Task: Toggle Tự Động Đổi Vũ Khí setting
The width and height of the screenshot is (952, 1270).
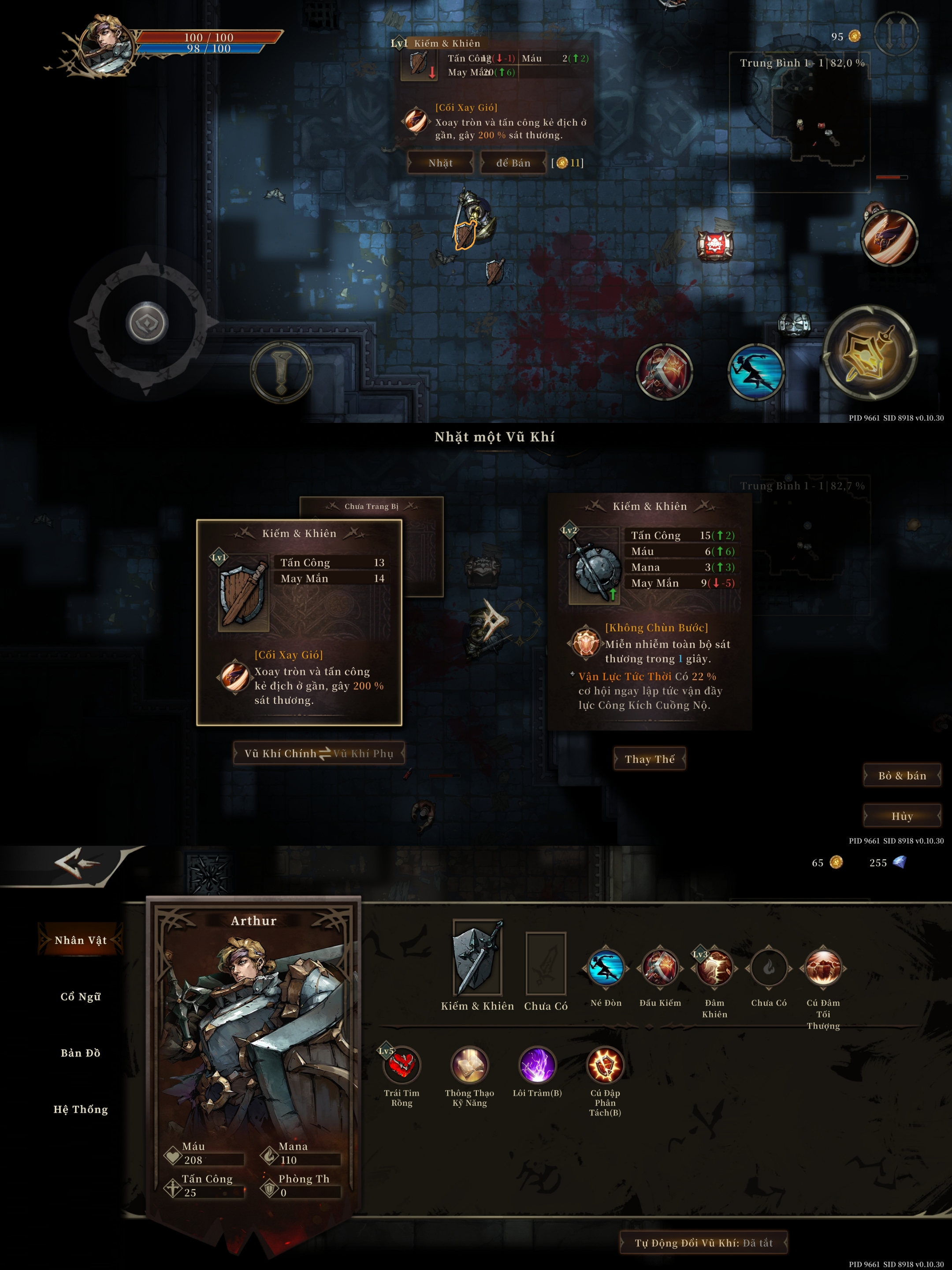Action: pos(703,1243)
